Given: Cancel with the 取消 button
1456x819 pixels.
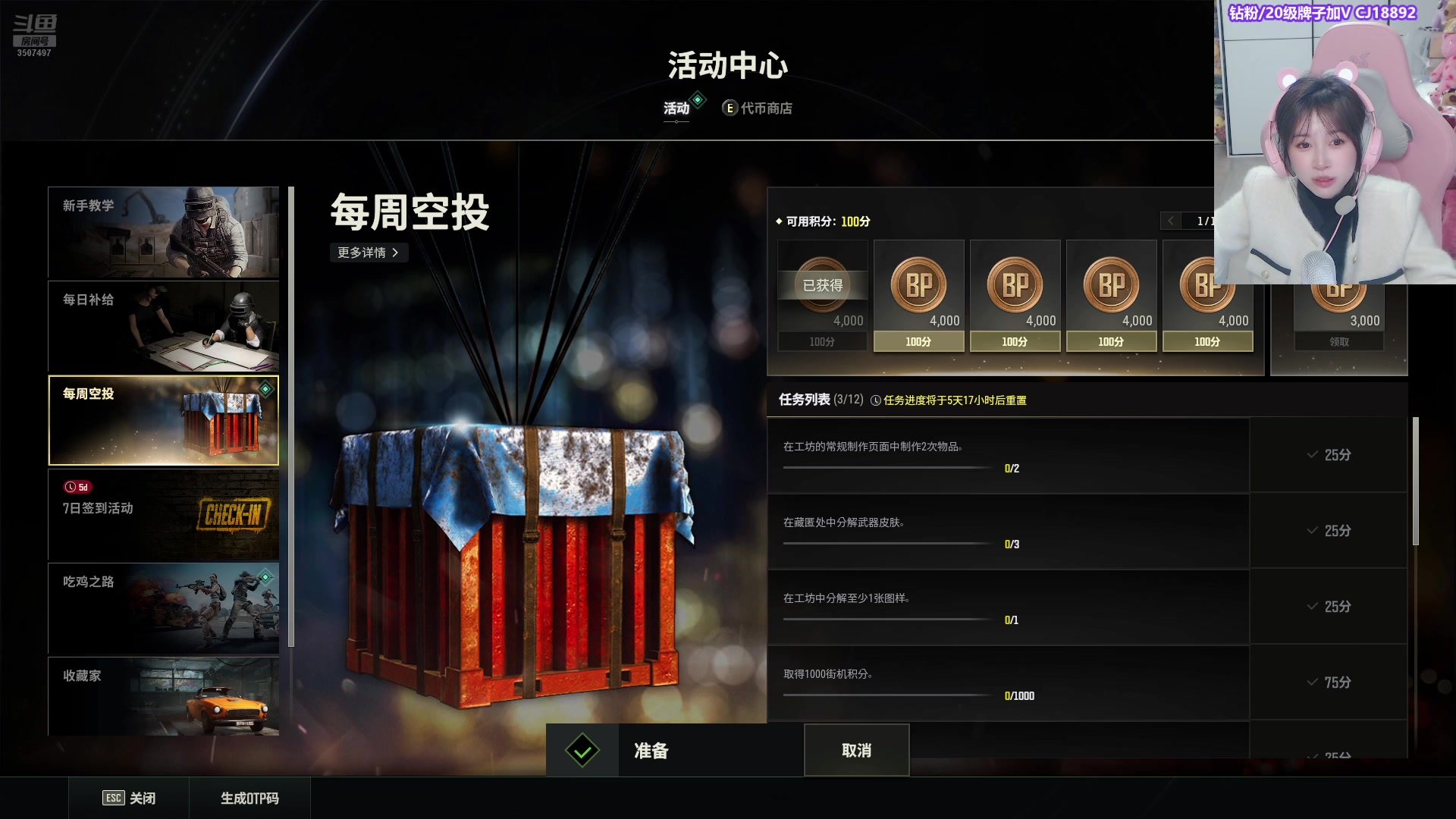Looking at the screenshot, I should [856, 751].
